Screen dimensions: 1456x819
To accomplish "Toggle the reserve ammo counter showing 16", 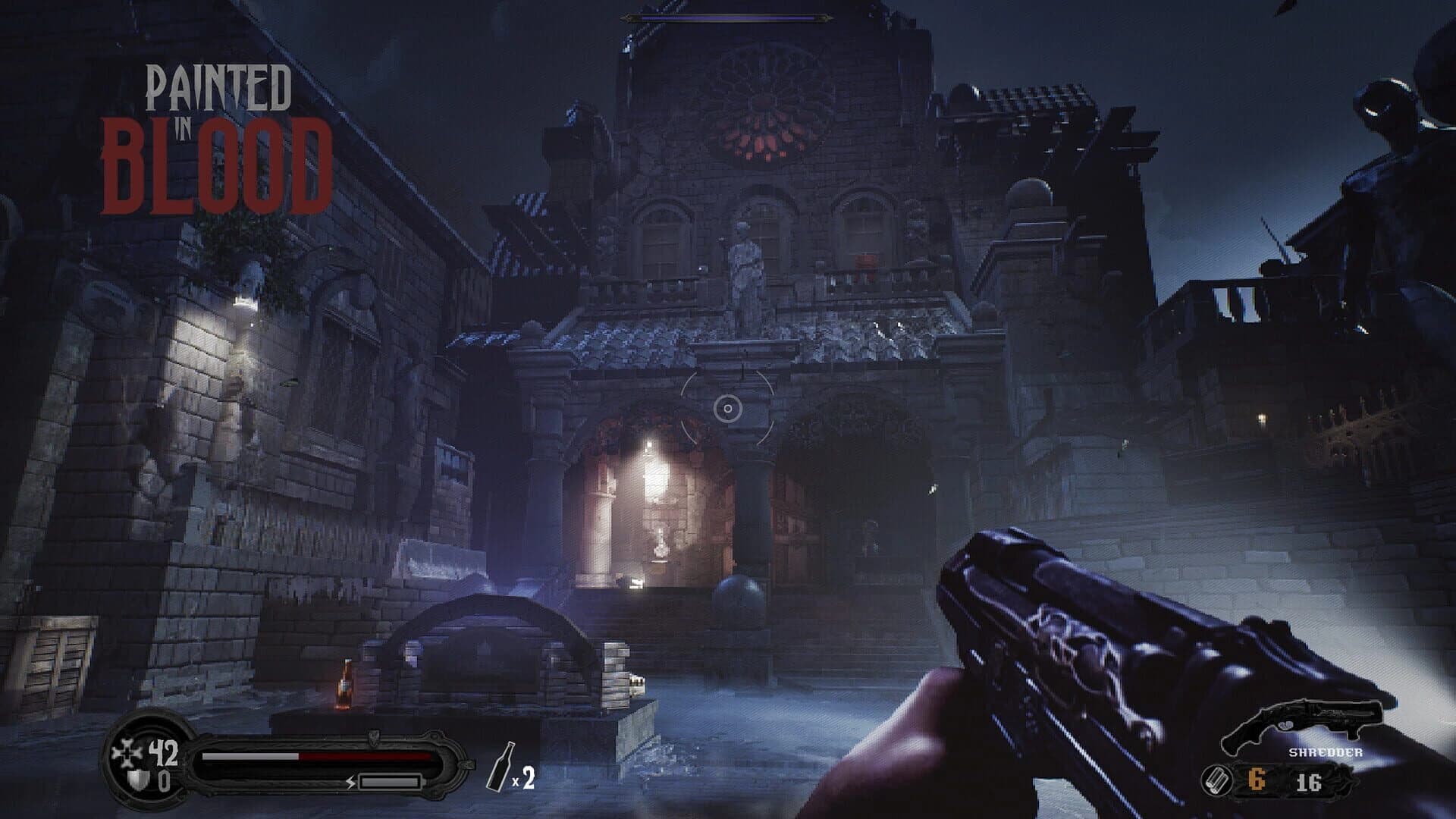I will point(1309,783).
